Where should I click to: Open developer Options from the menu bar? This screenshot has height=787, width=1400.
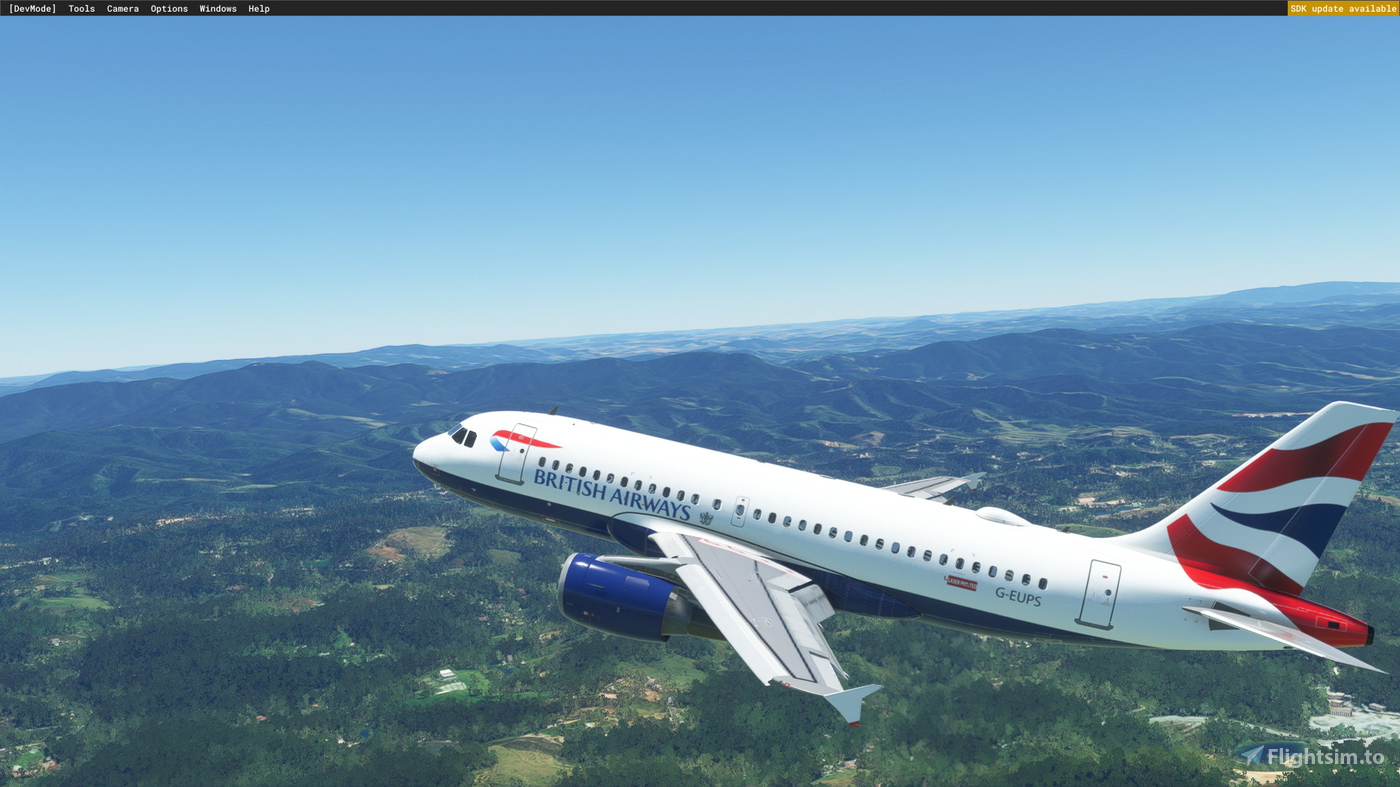click(168, 8)
